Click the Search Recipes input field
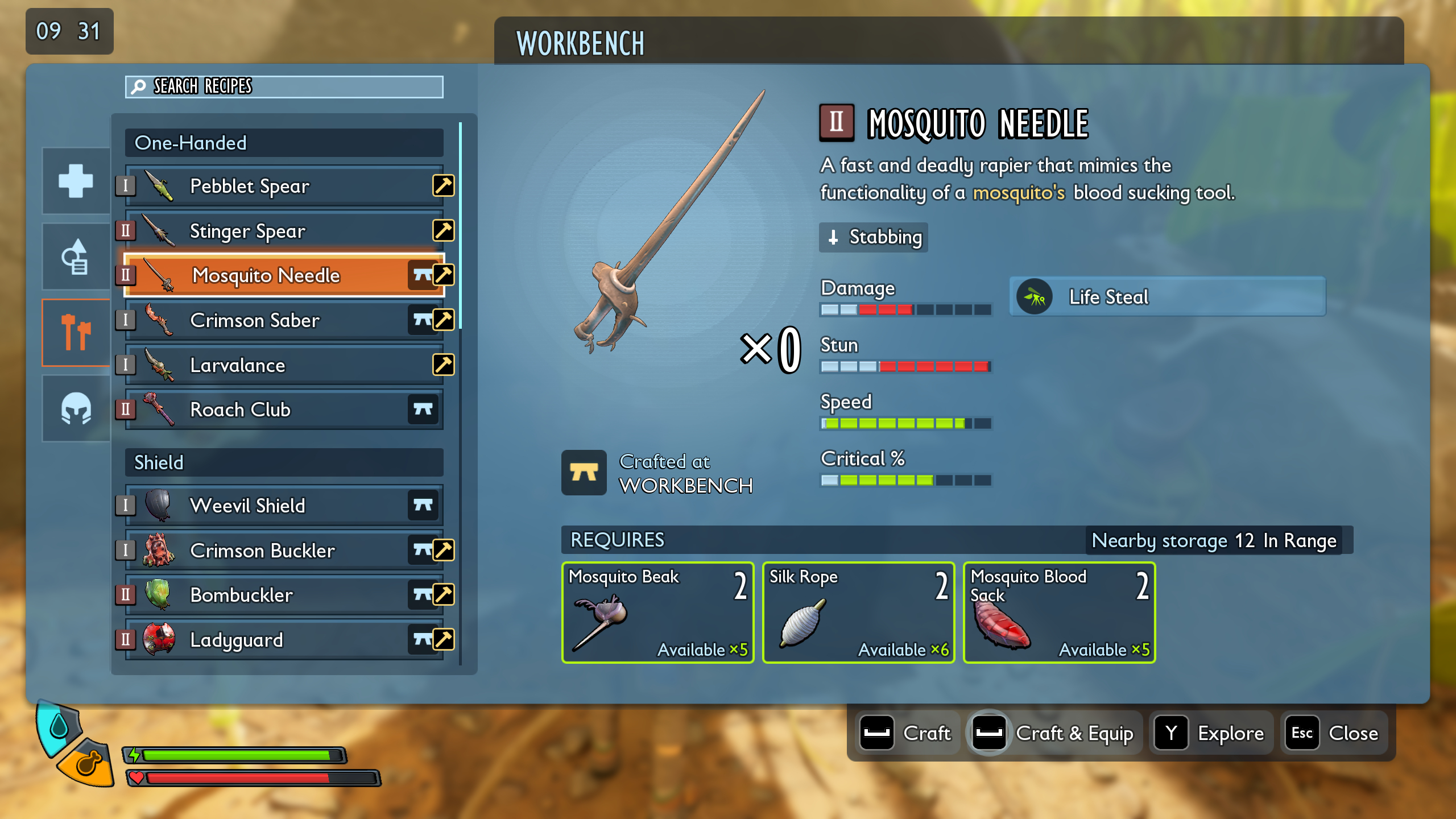Viewport: 1456px width, 819px height. coord(283,86)
